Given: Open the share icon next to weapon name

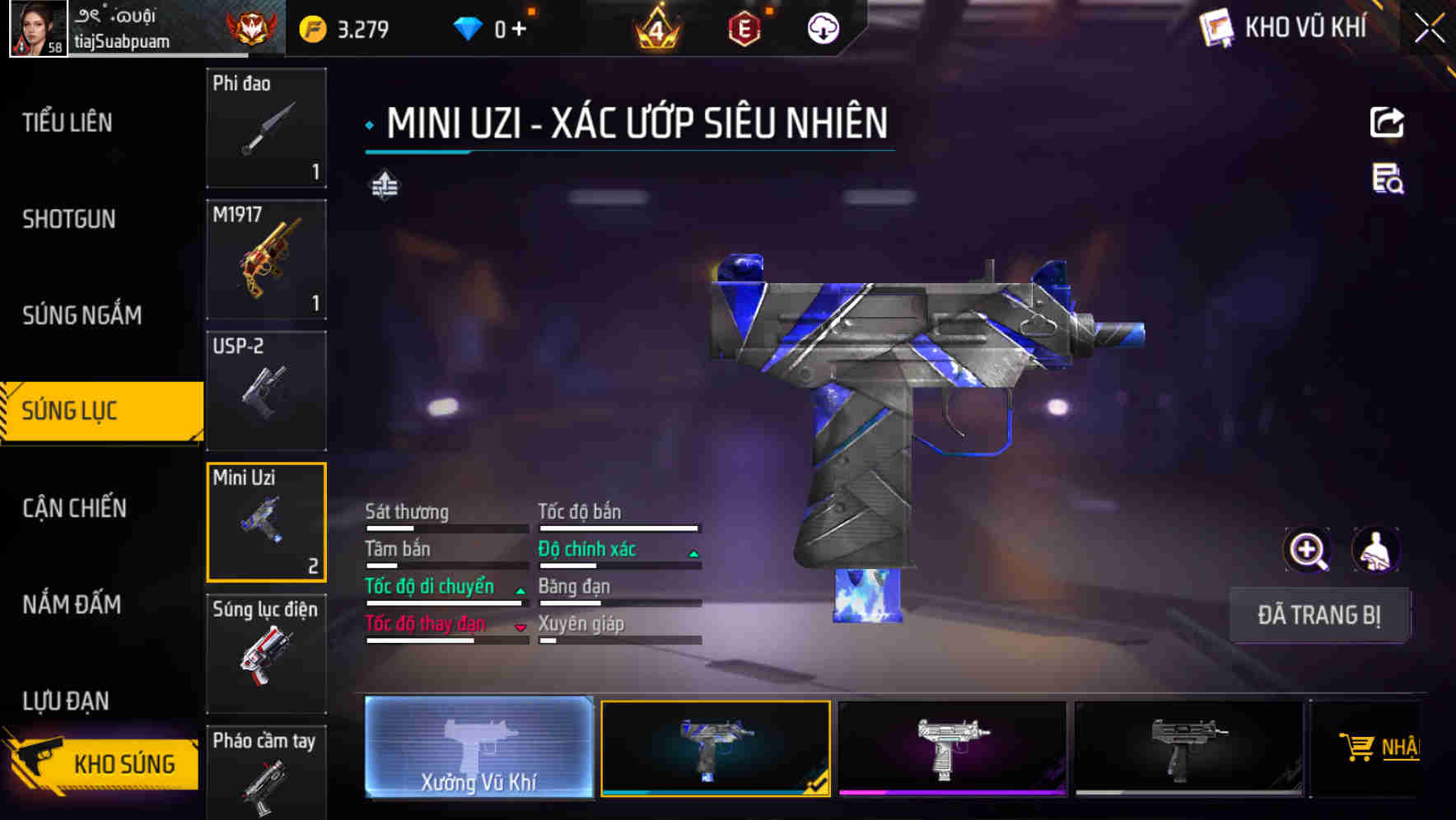Looking at the screenshot, I should pos(1388,122).
